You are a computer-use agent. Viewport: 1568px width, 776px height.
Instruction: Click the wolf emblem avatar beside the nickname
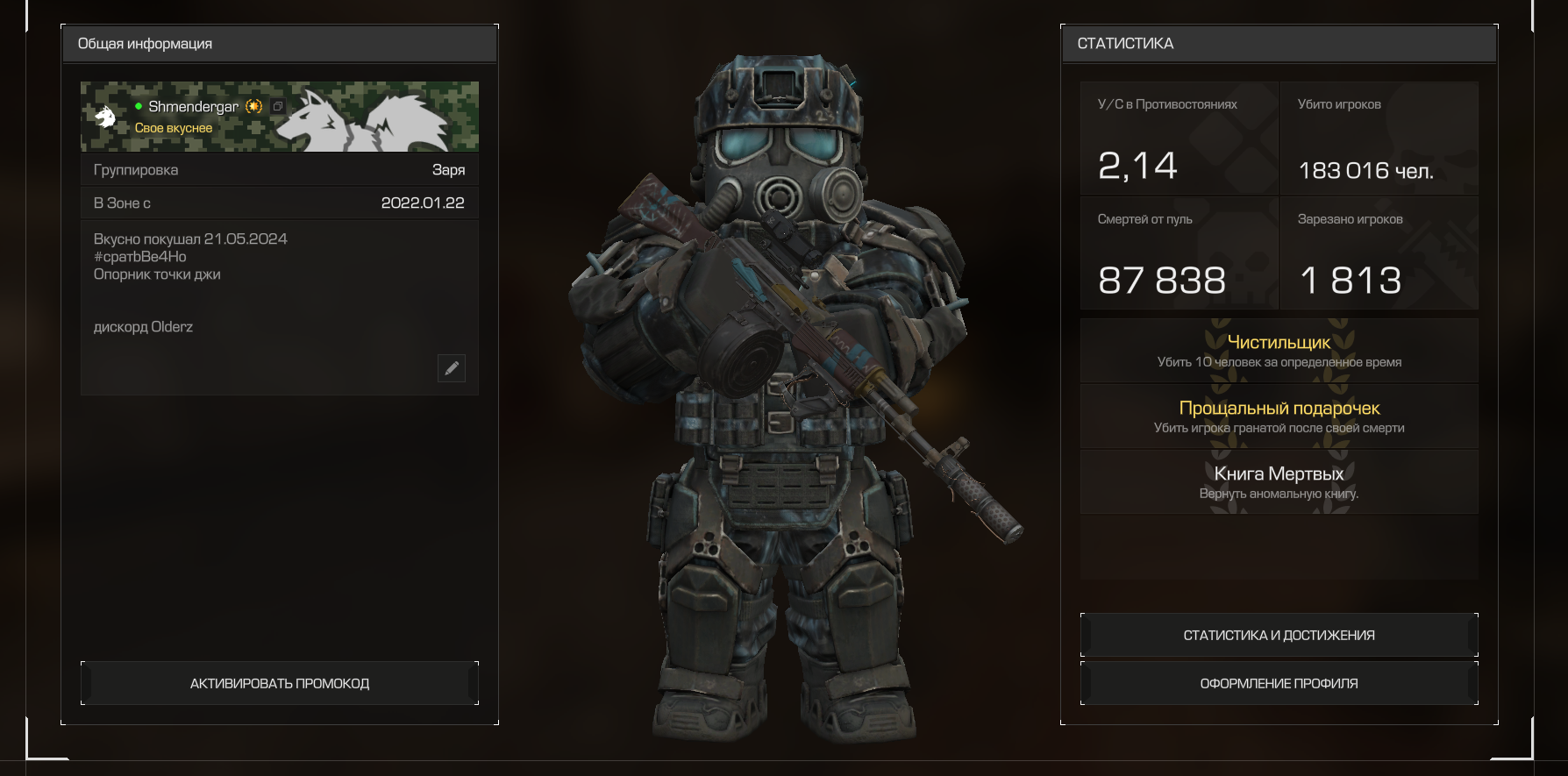point(106,117)
